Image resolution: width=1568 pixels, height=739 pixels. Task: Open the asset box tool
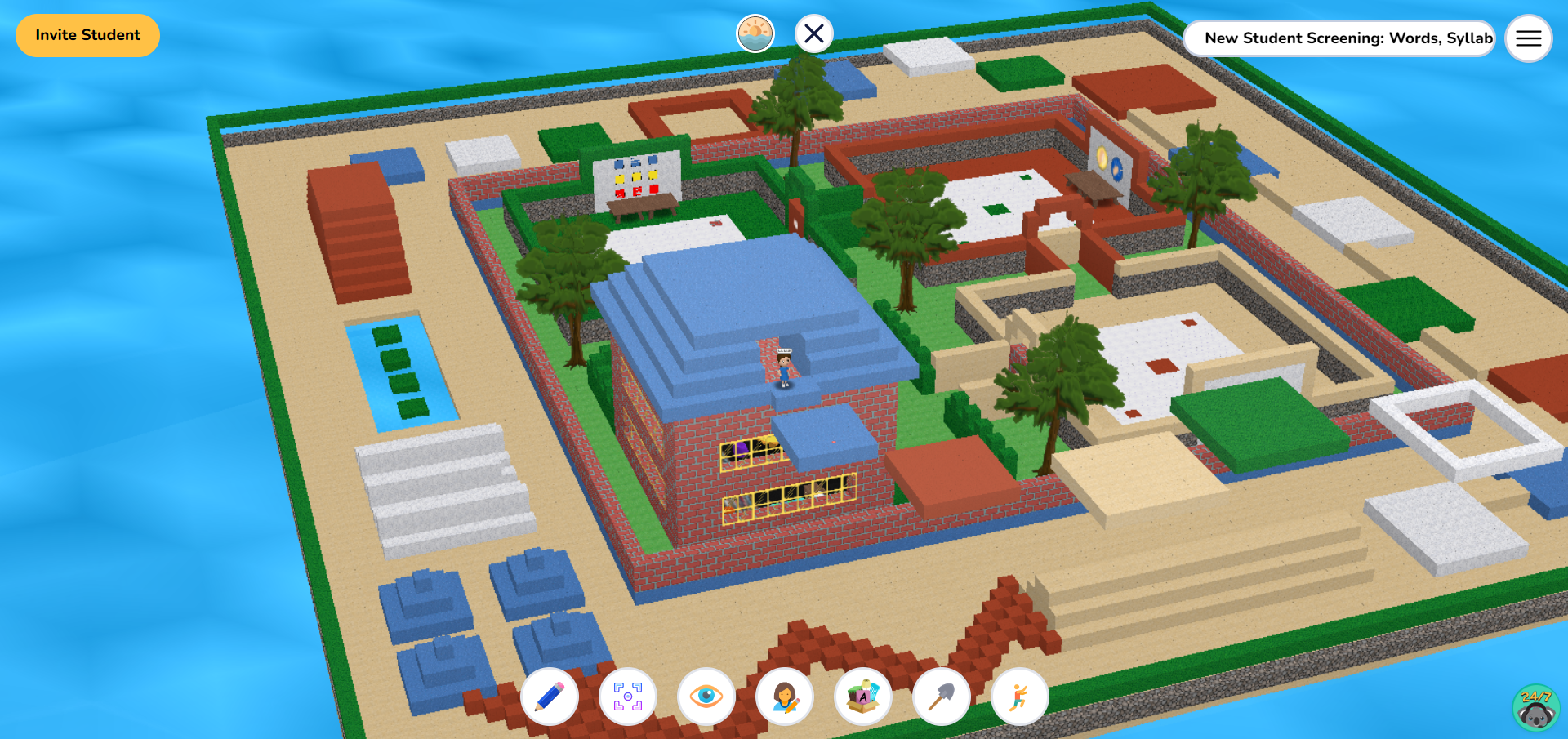coord(862,696)
